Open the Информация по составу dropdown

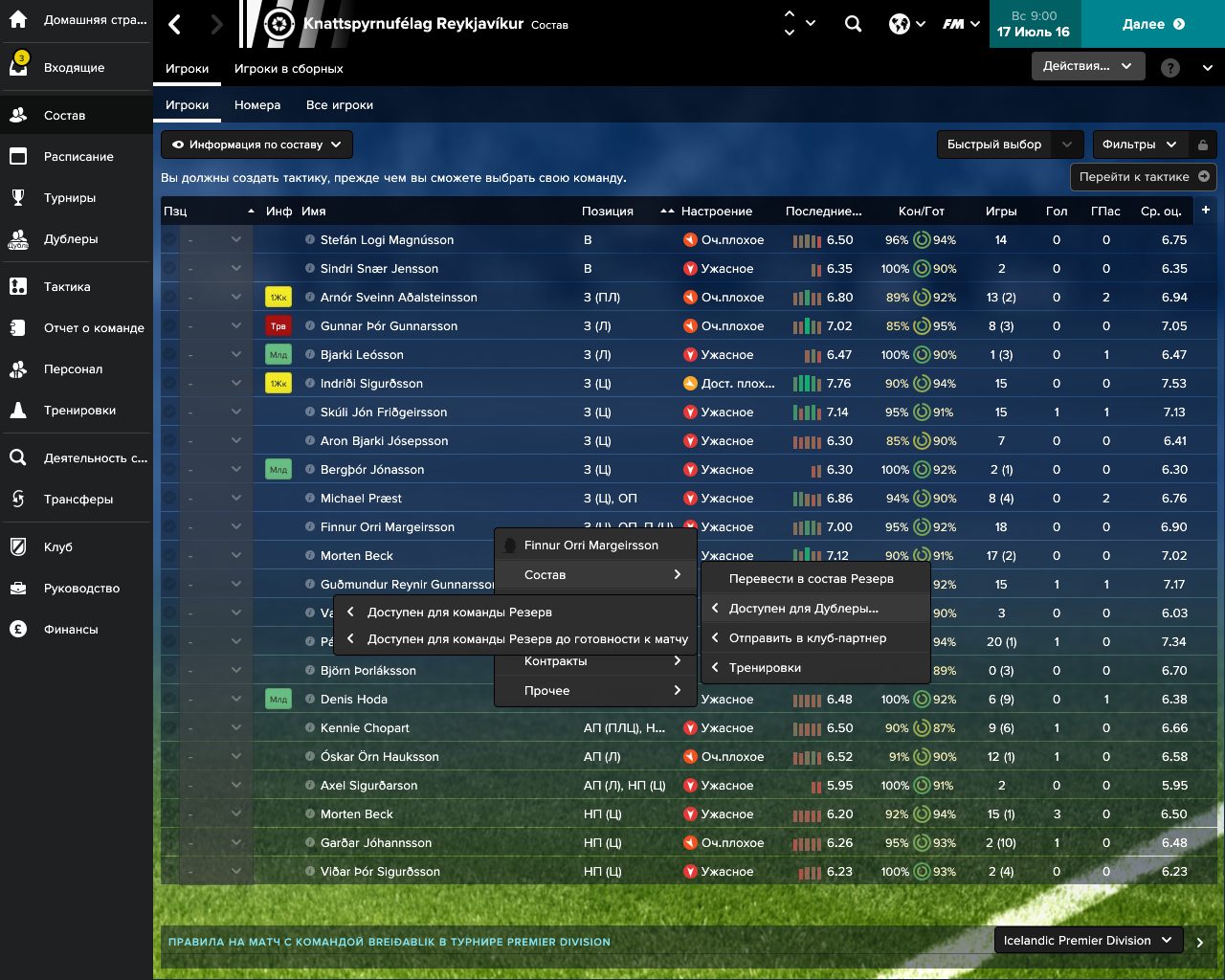click(x=255, y=145)
